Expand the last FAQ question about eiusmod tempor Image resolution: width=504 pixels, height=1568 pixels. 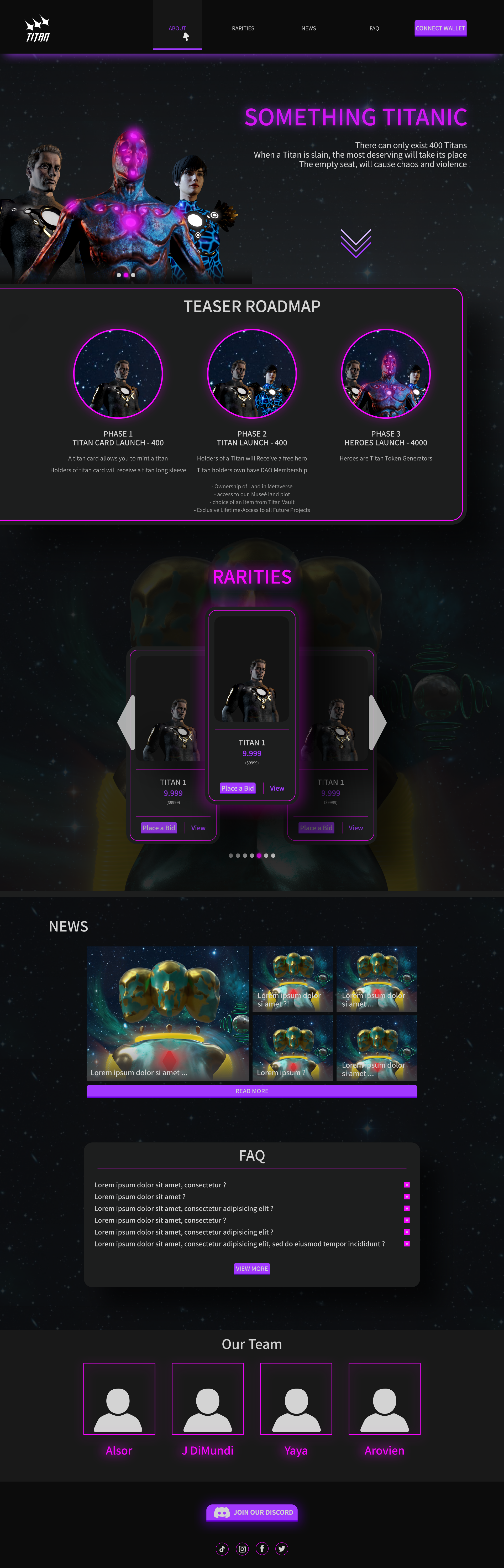[x=406, y=1244]
